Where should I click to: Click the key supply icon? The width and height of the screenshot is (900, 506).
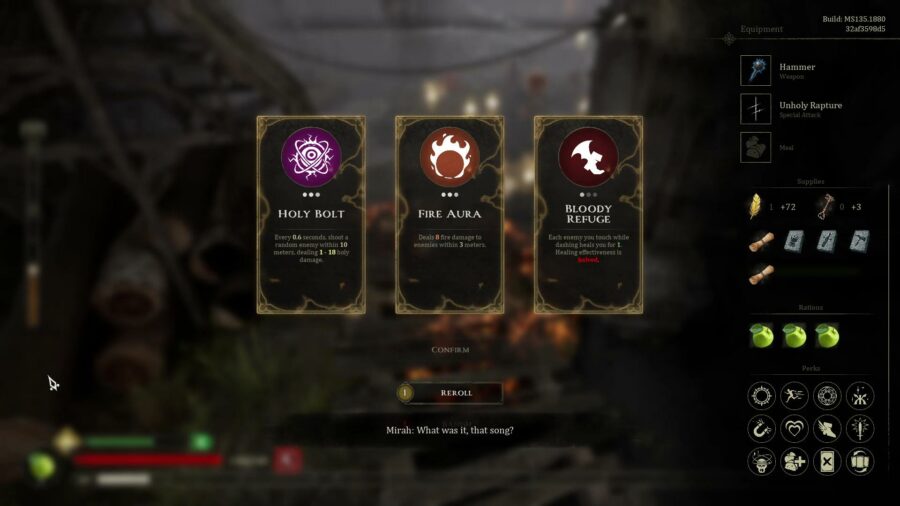pos(826,206)
